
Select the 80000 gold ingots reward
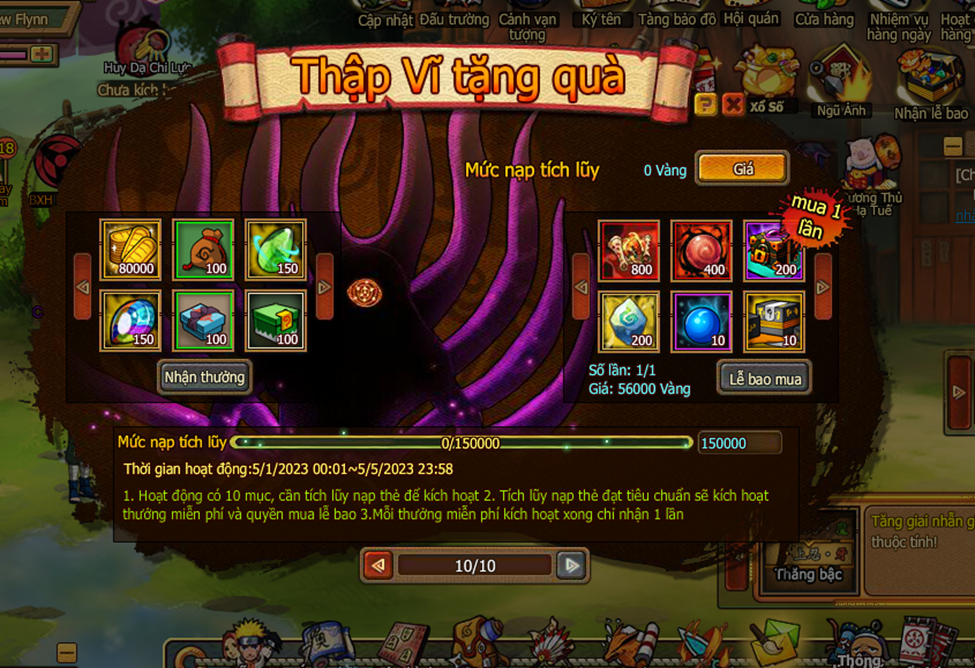(130, 250)
